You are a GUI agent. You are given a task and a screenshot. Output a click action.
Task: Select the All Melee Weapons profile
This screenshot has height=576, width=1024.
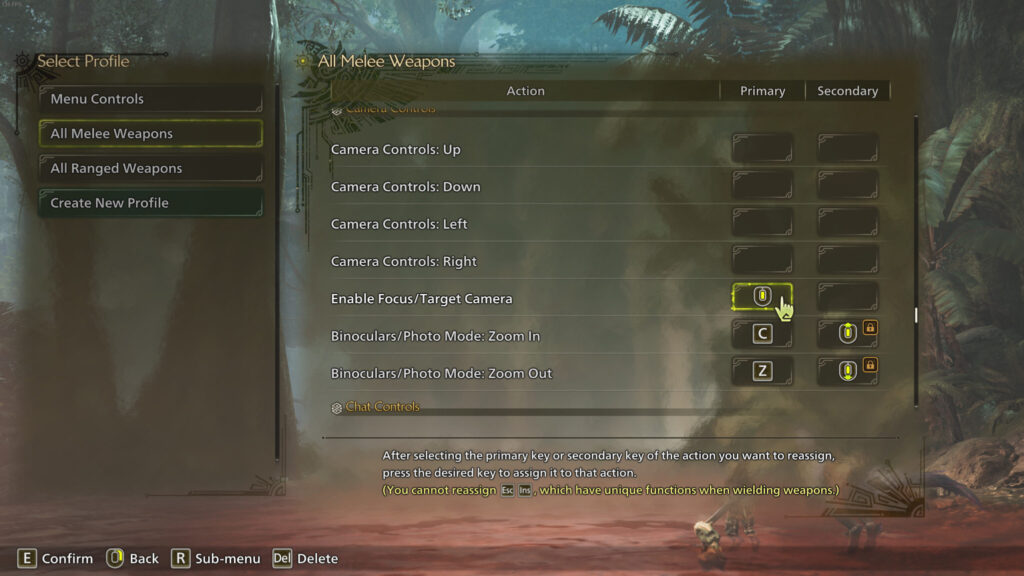coord(150,134)
